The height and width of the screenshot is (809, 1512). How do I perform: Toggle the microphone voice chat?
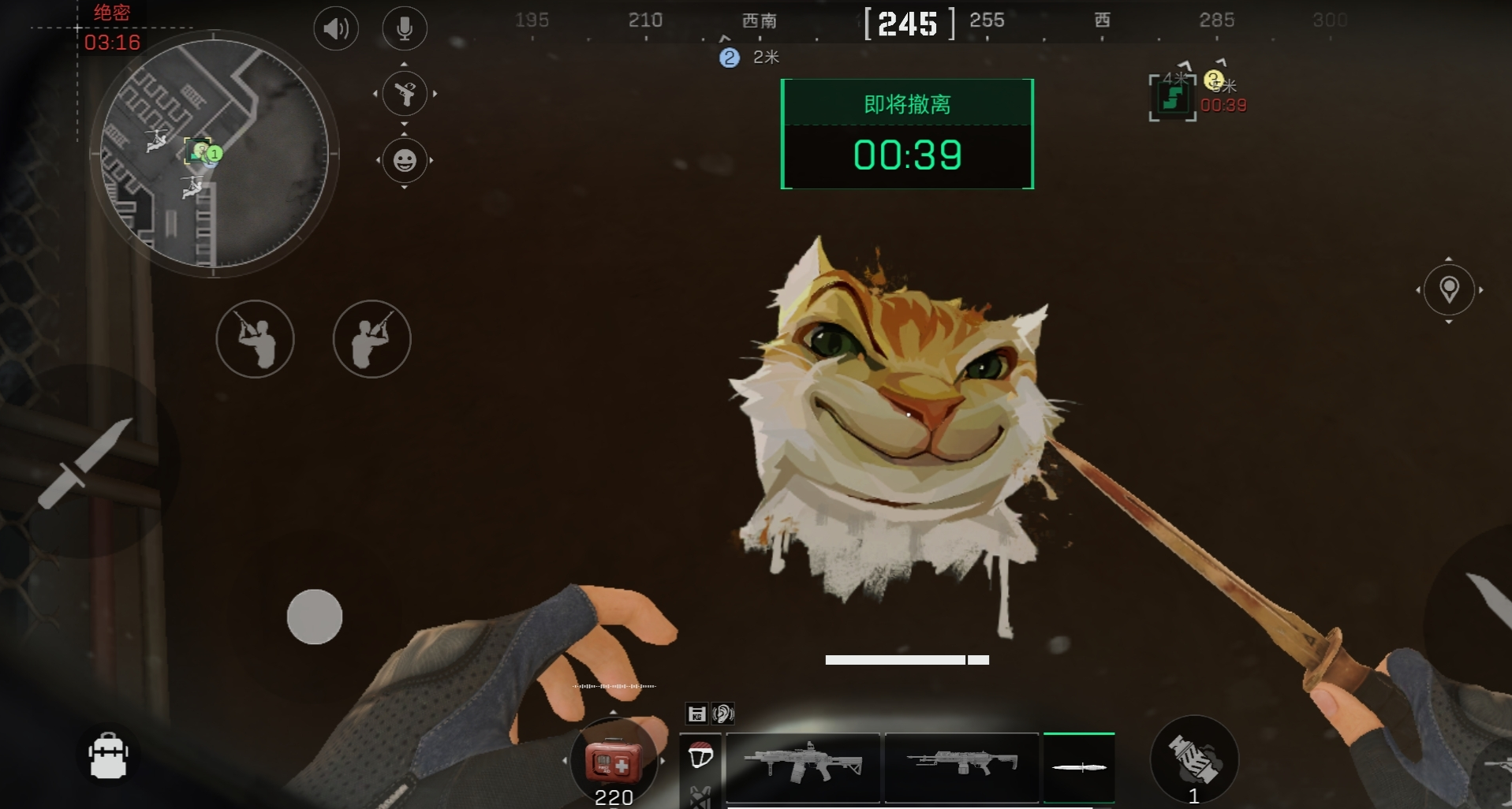click(405, 29)
